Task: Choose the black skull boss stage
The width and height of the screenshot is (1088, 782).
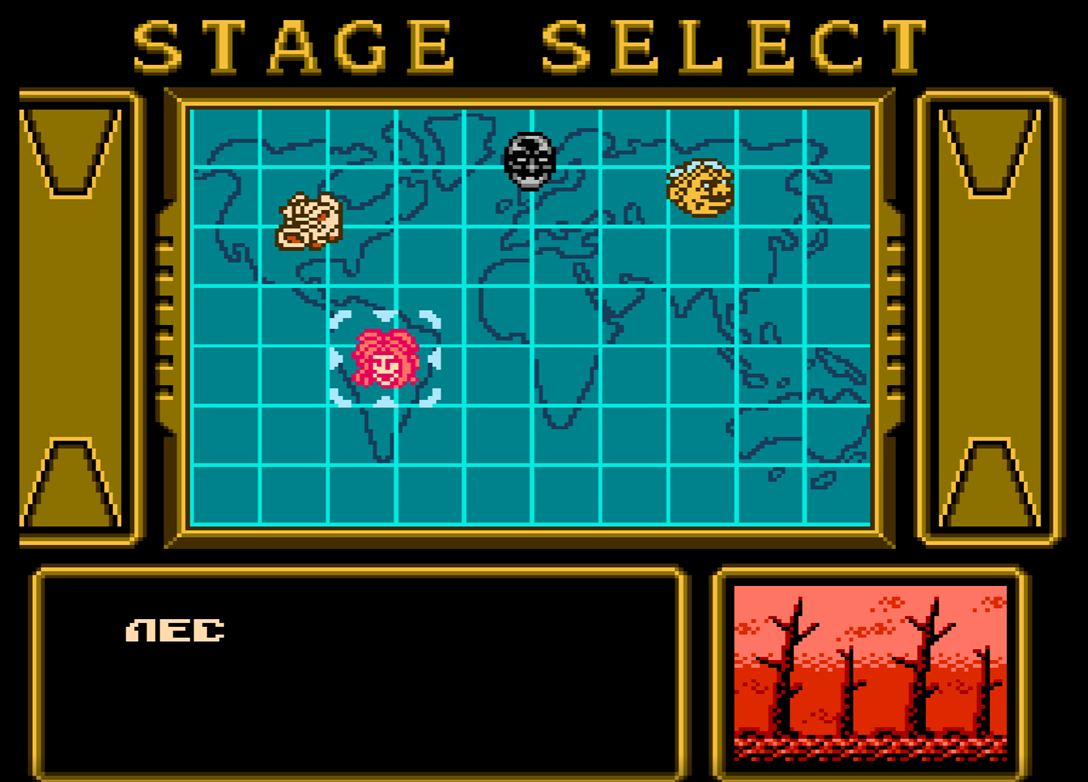Action: coord(529,160)
